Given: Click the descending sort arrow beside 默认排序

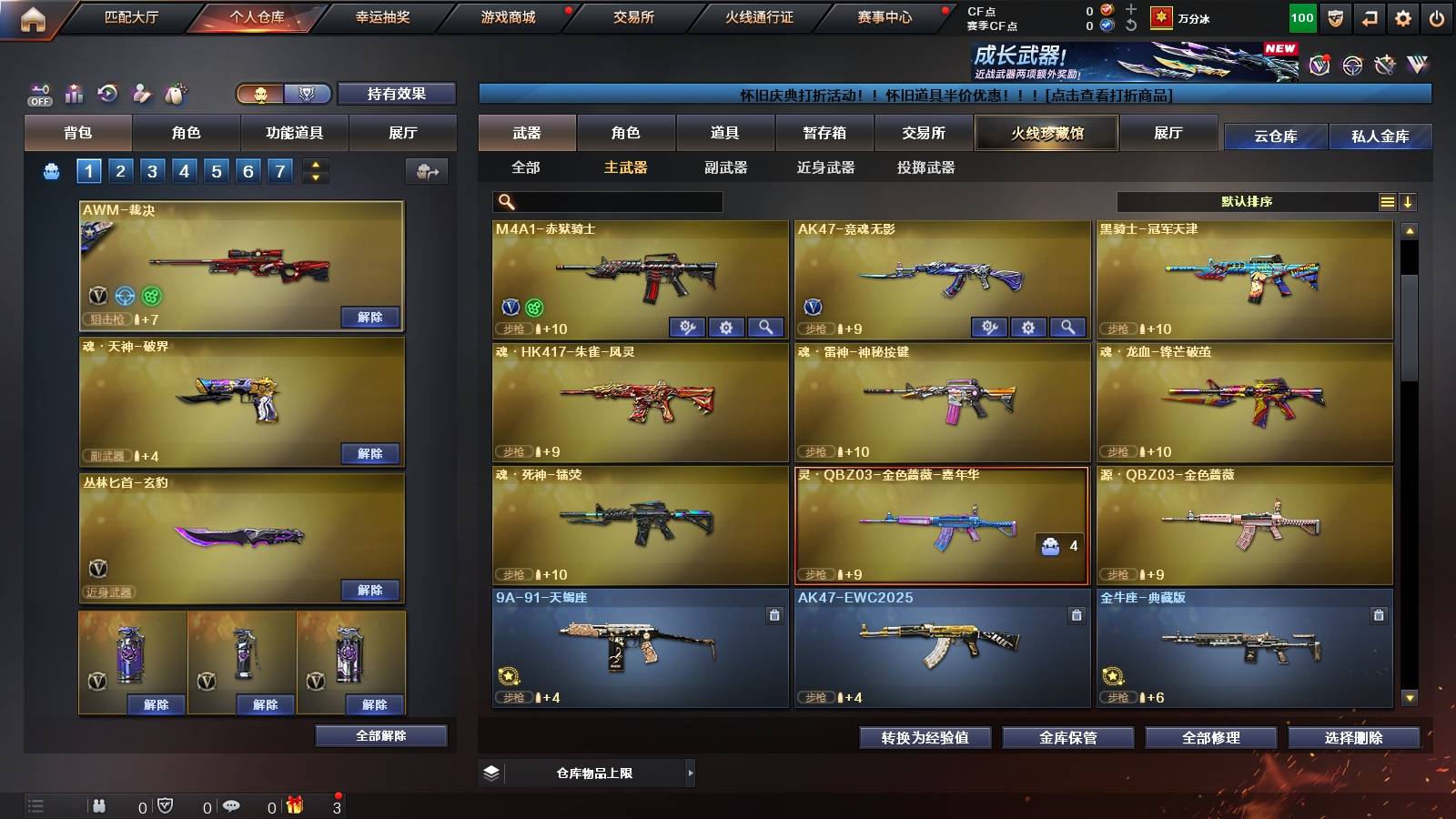Looking at the screenshot, I should pos(1409,201).
